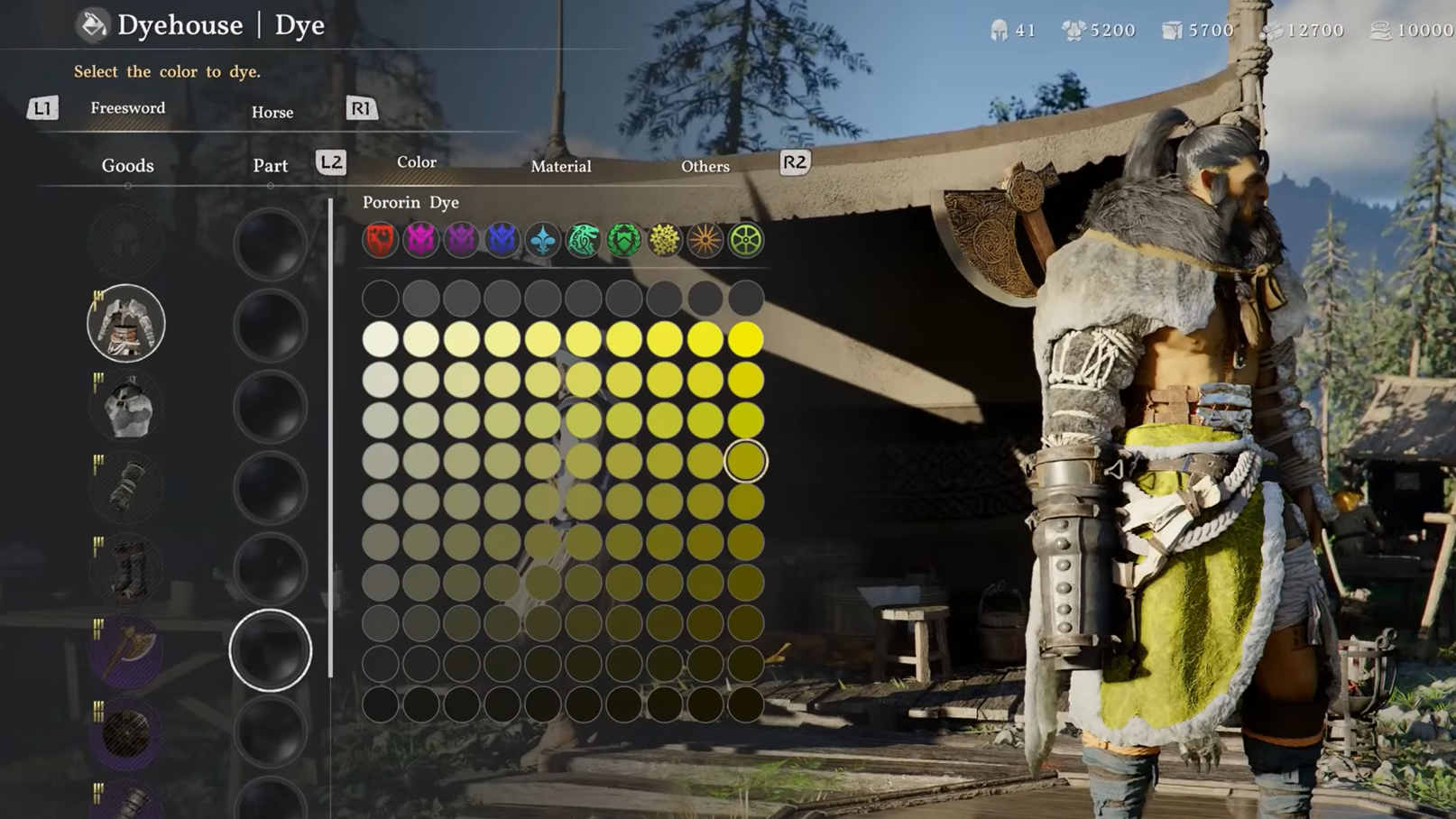Switch to the Horse tab
Image resolution: width=1456 pixels, height=819 pixels.
click(272, 113)
